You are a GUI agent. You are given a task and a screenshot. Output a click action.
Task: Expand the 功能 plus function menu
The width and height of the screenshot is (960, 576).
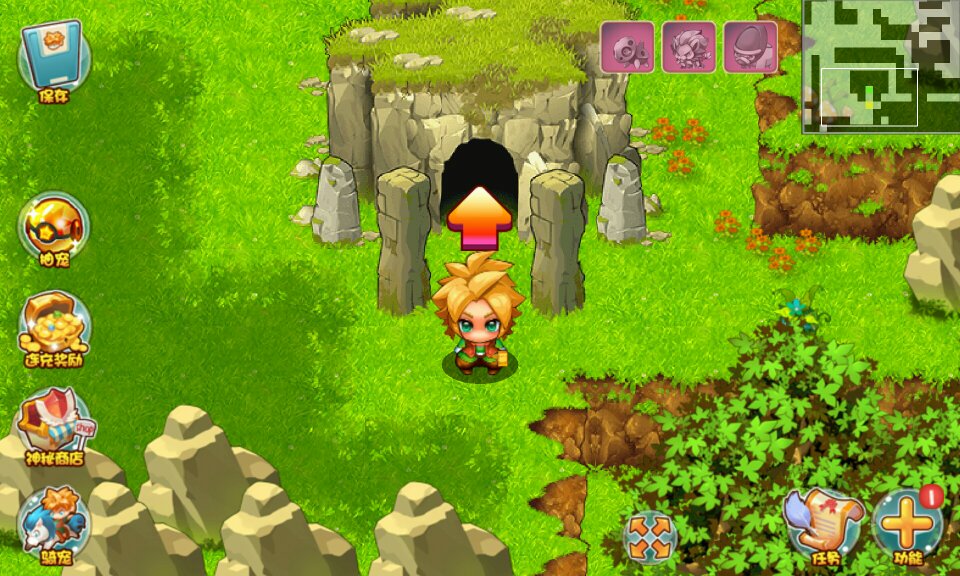click(x=907, y=523)
